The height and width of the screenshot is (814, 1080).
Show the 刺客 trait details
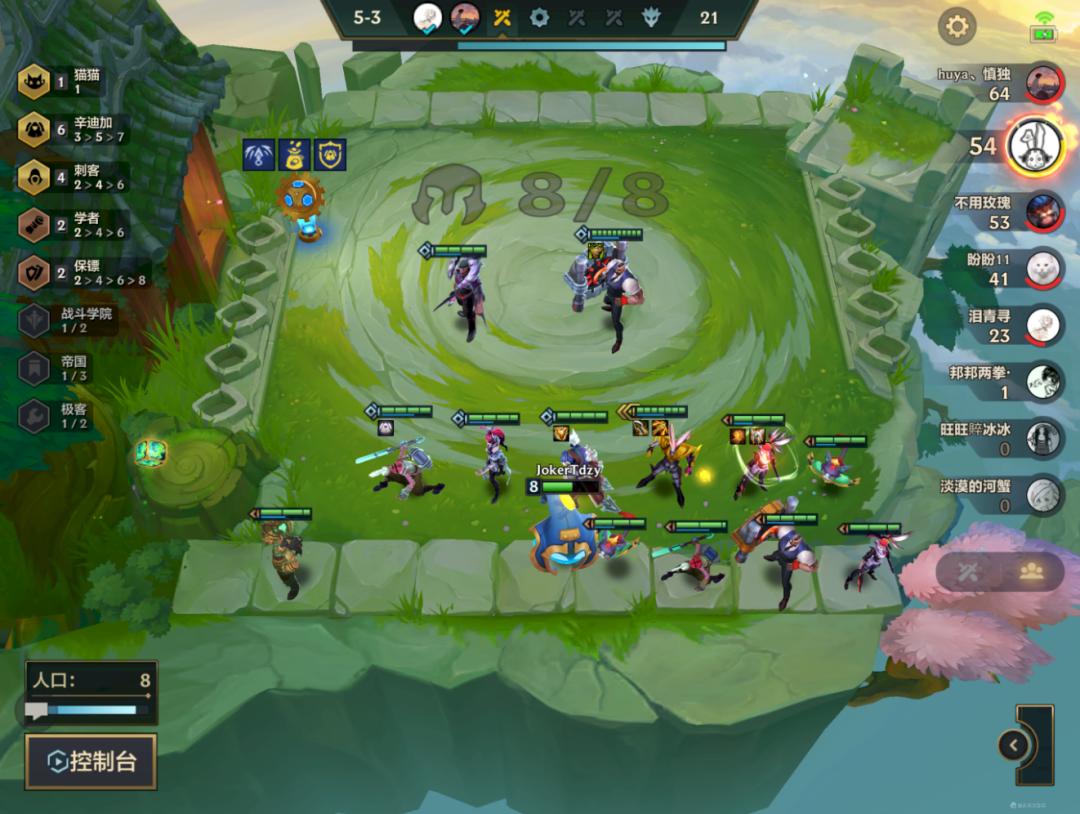click(x=35, y=177)
